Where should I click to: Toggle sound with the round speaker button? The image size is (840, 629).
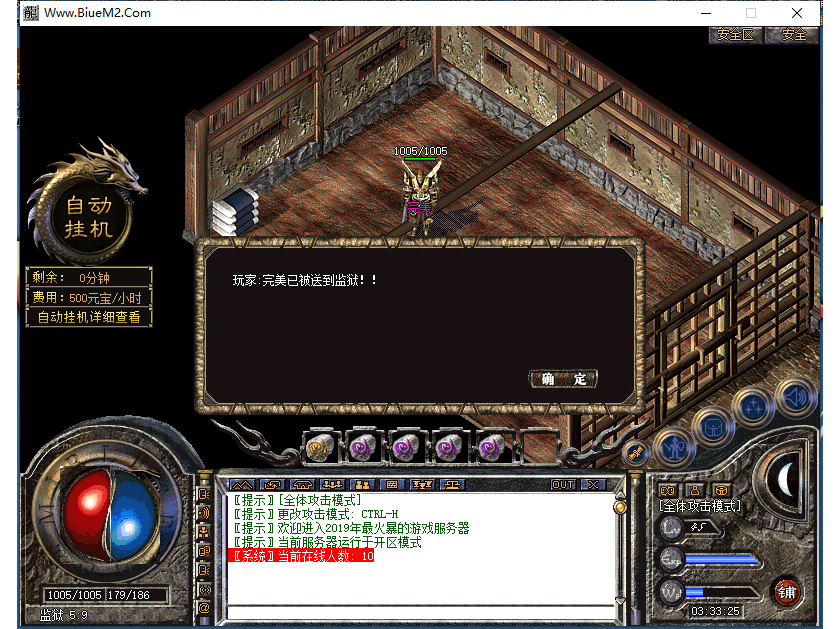tap(796, 400)
